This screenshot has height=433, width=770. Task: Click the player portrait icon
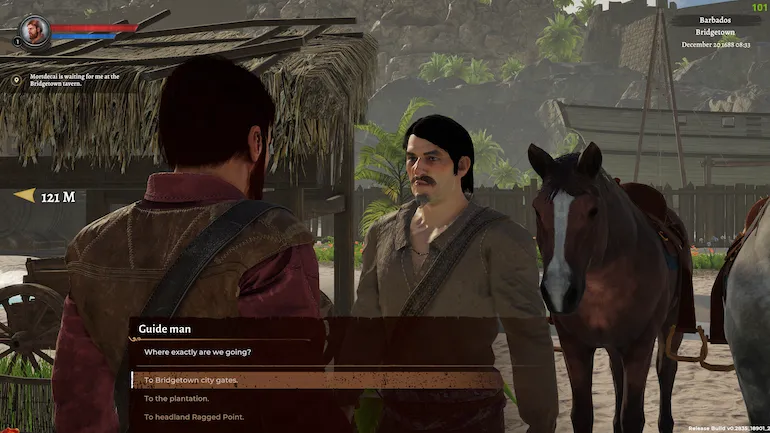click(34, 29)
